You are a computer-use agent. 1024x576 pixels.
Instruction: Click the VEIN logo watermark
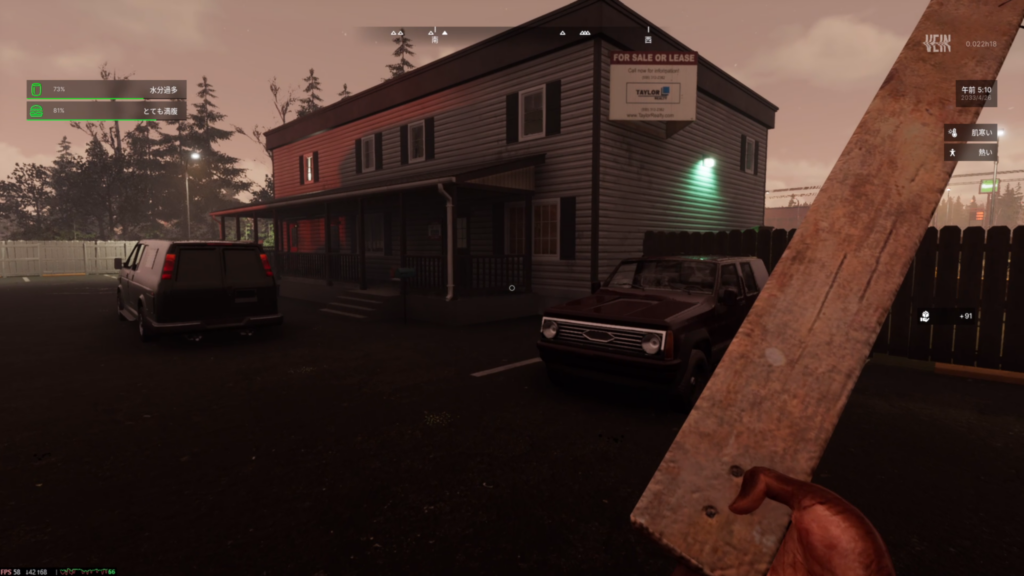938,43
